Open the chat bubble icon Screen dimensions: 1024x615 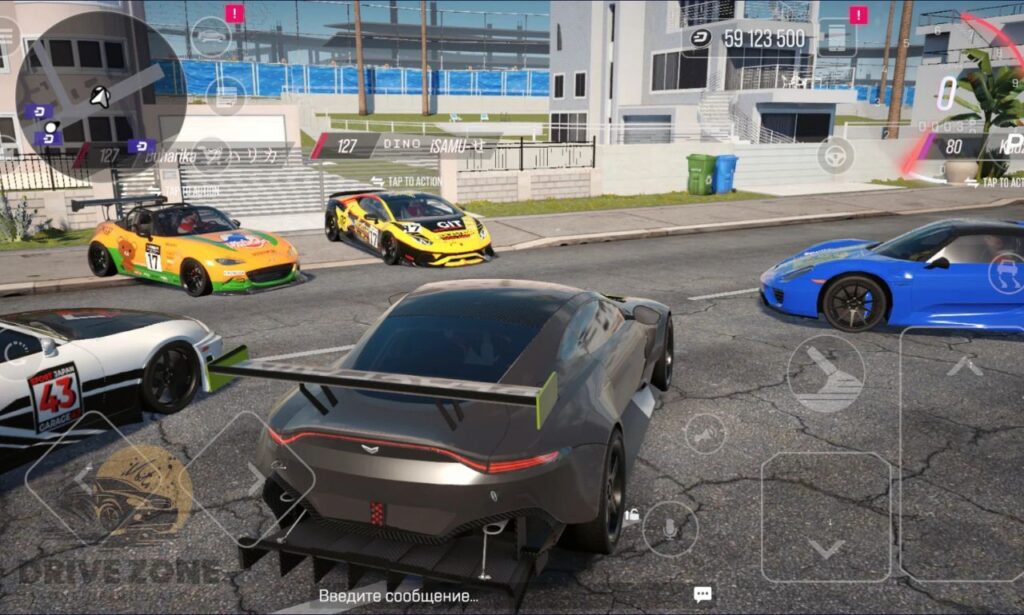pyautogui.click(x=702, y=594)
